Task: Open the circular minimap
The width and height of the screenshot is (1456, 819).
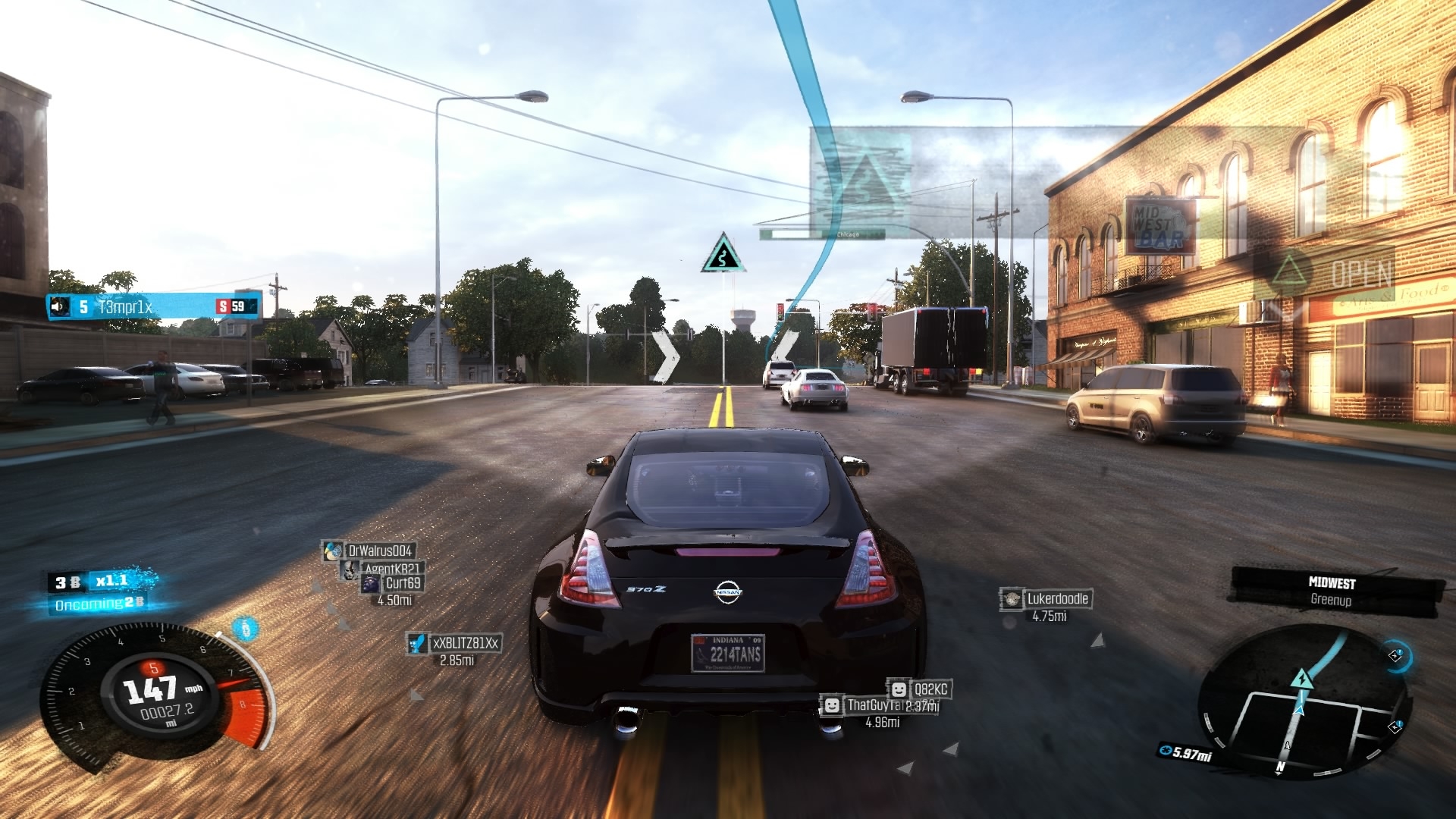Action: [x=1303, y=701]
